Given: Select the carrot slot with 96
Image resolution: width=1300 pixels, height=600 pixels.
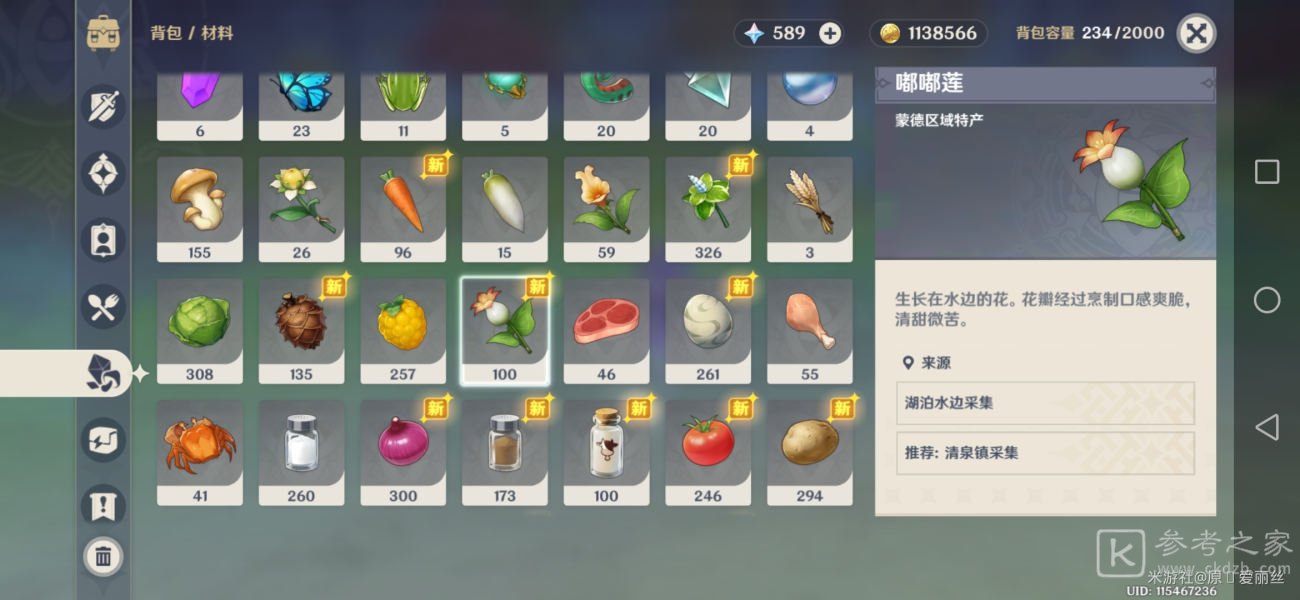Looking at the screenshot, I should point(403,208).
